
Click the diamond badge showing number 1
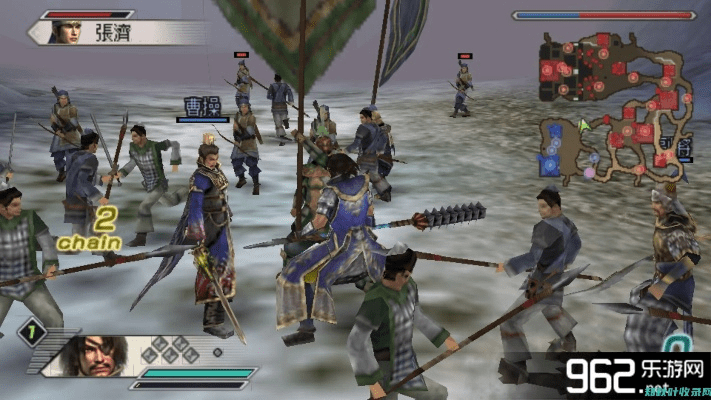[30, 331]
